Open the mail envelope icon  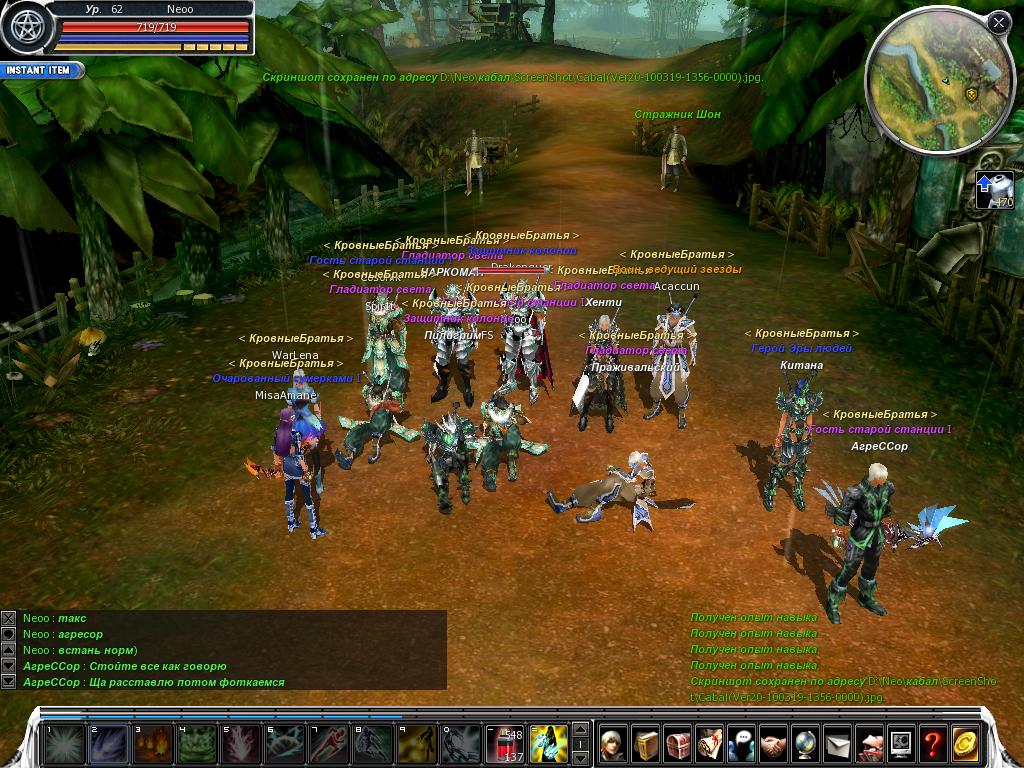[x=838, y=744]
